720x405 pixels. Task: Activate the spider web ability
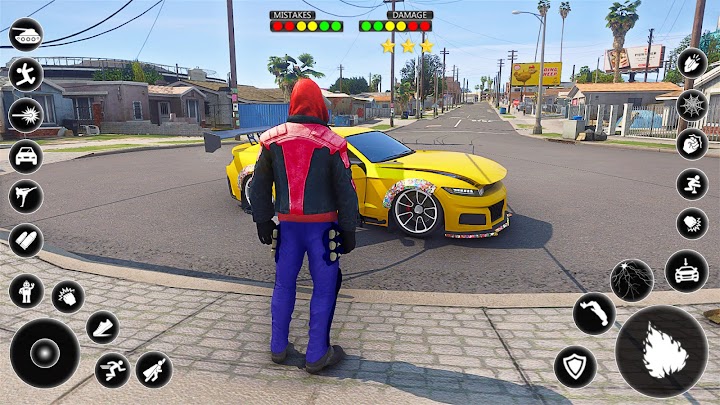[692, 104]
